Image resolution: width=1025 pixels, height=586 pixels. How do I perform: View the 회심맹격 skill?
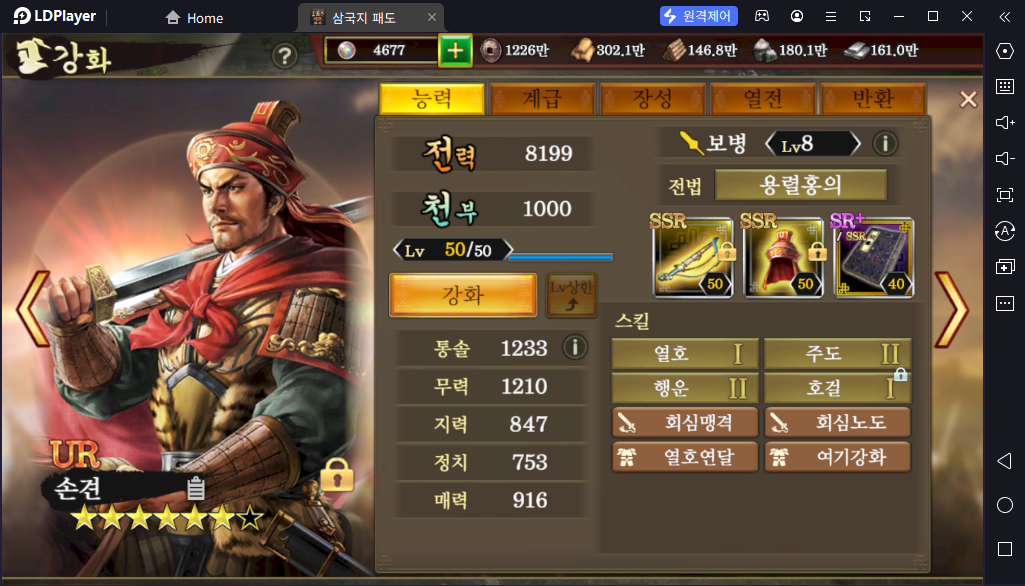[x=685, y=423]
